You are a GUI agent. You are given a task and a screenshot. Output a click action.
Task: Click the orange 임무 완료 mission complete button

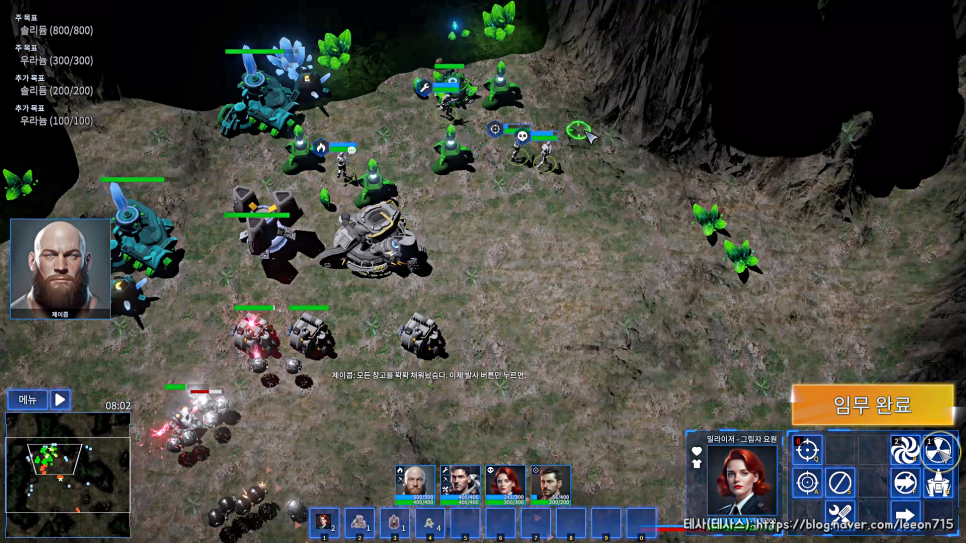point(872,405)
